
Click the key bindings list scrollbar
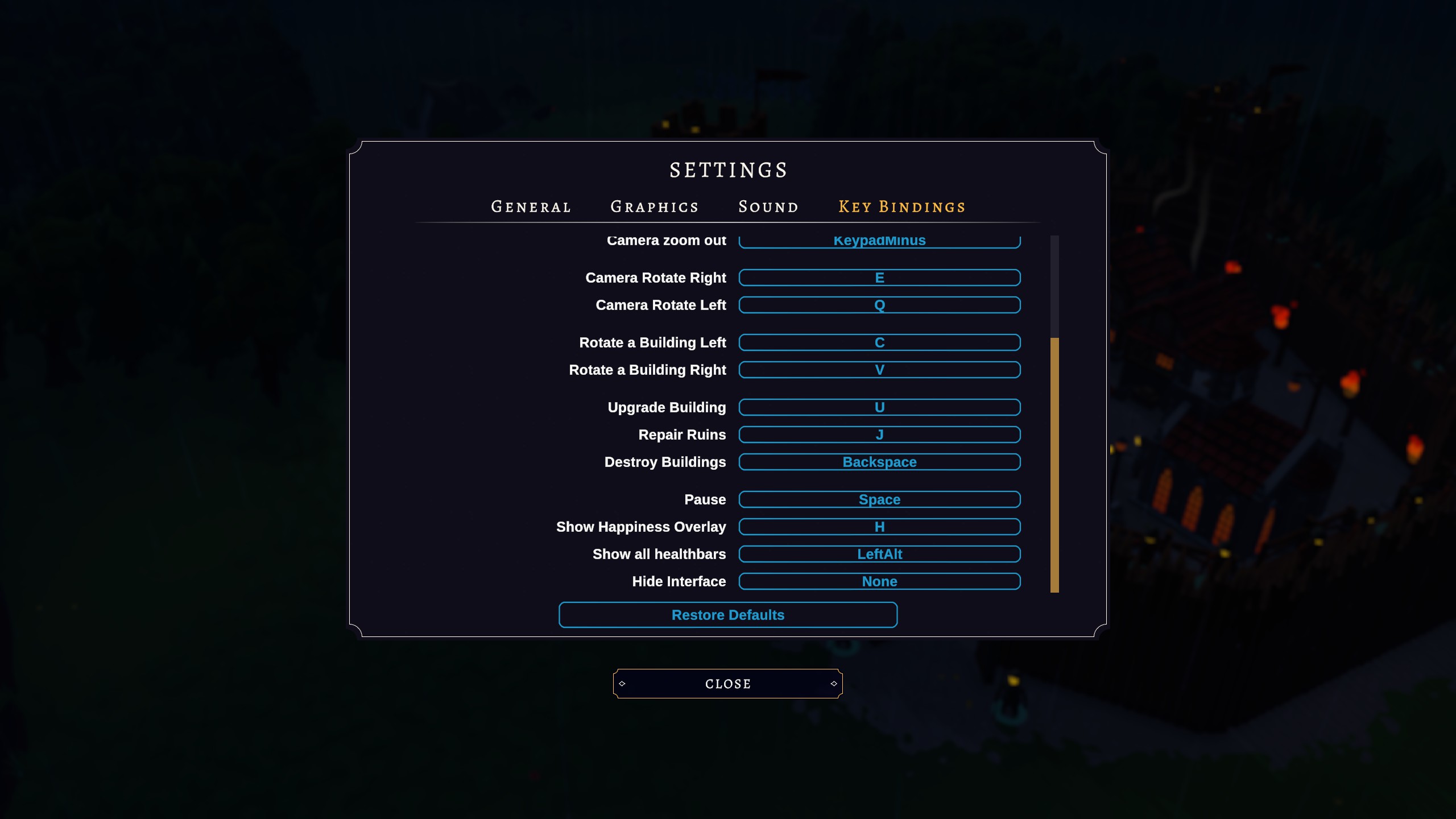click(x=1054, y=464)
